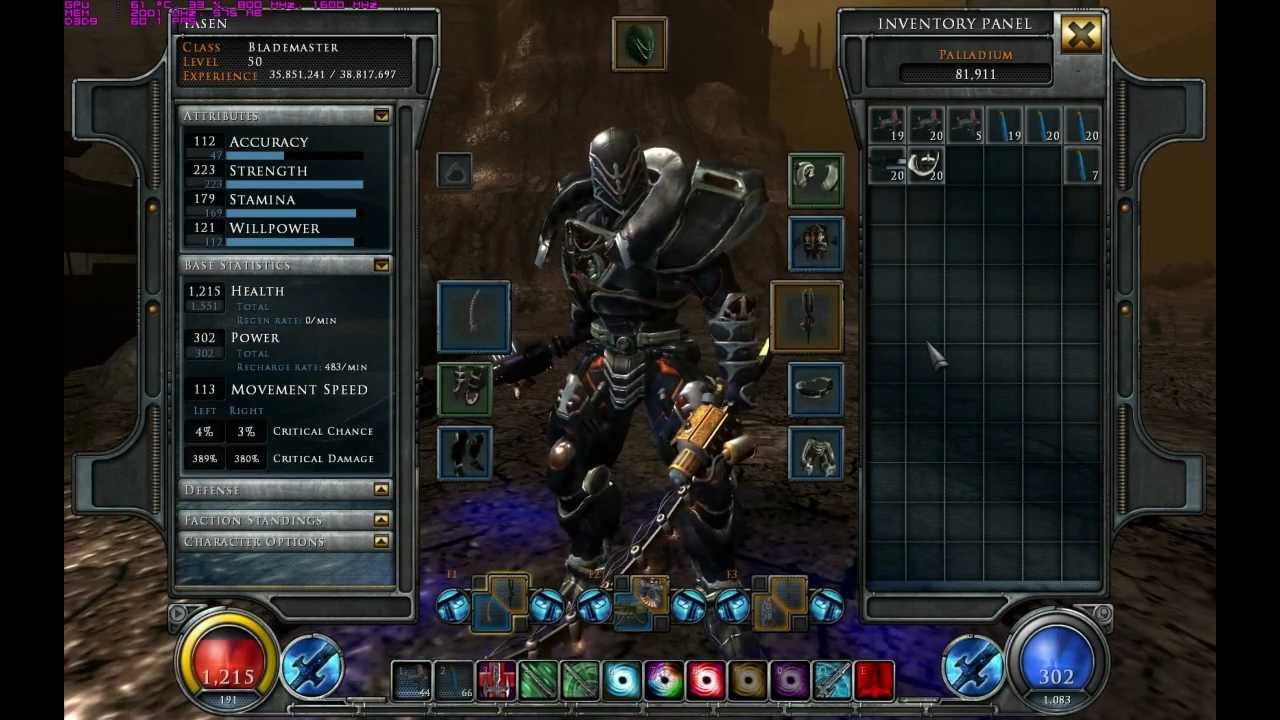
Task: Expand the Defense section
Action: tap(381, 490)
